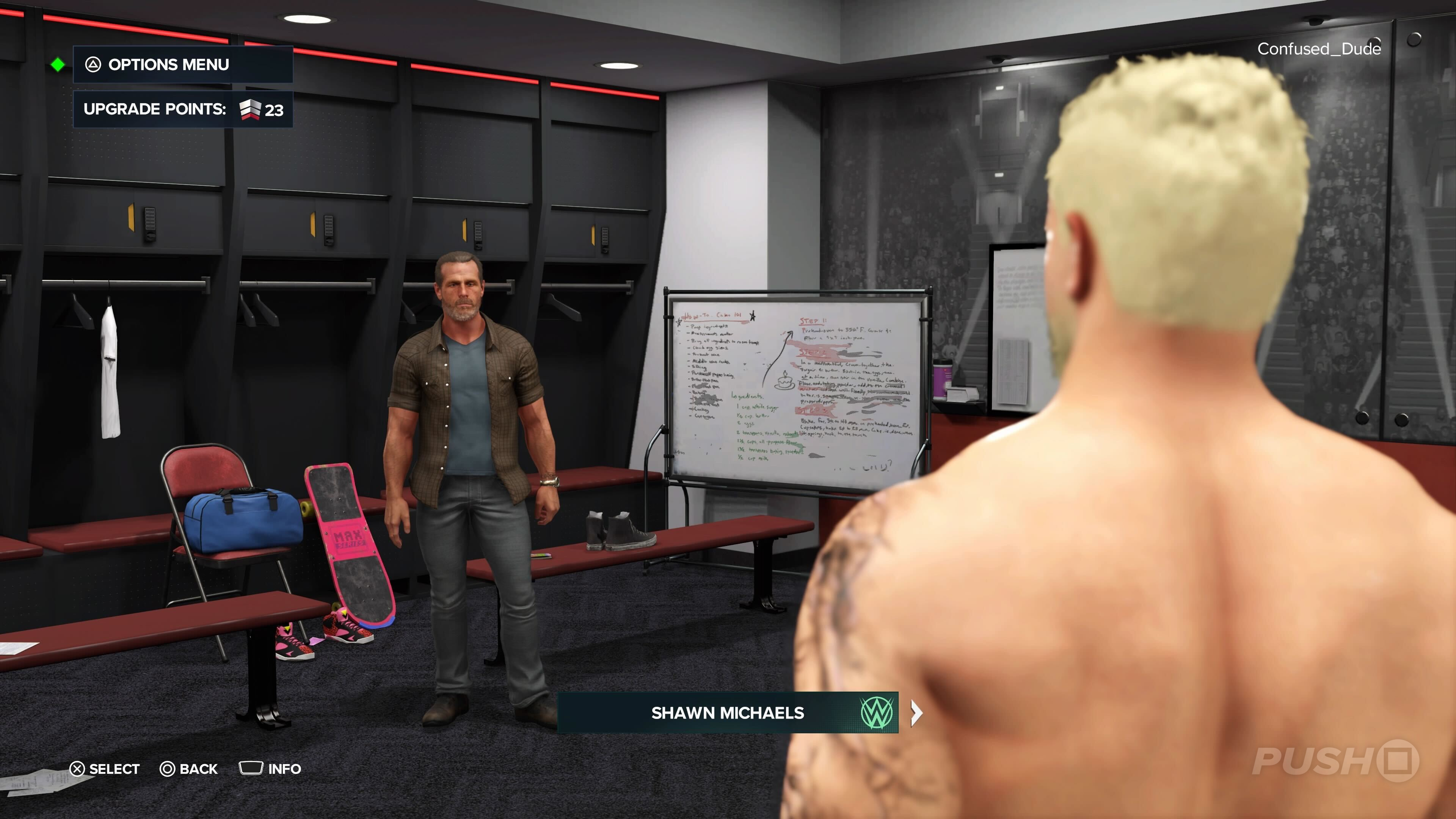Choose the Select action label
The width and height of the screenshot is (1456, 819).
[x=105, y=769]
